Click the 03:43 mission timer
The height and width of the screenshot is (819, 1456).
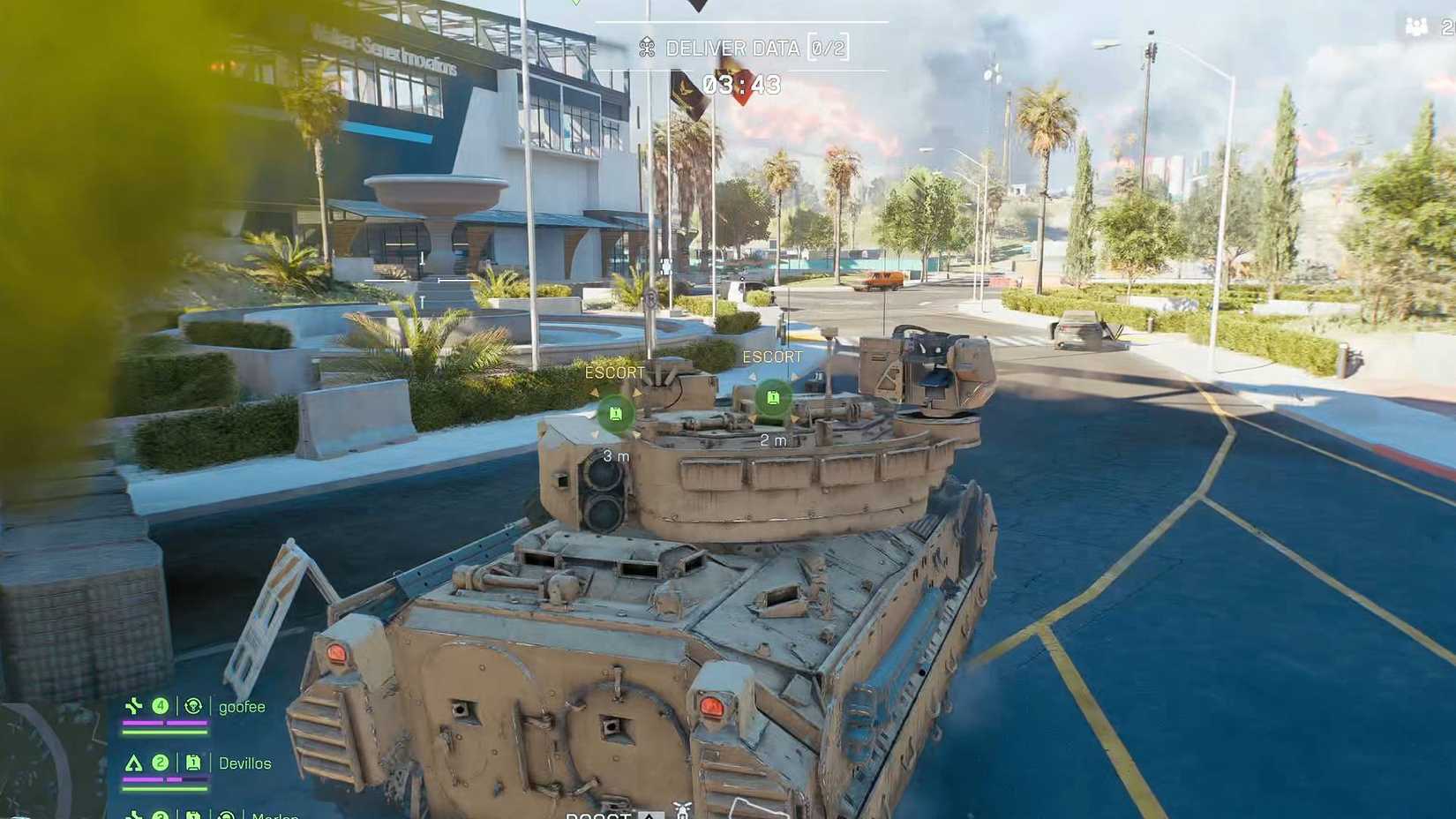pos(741,85)
